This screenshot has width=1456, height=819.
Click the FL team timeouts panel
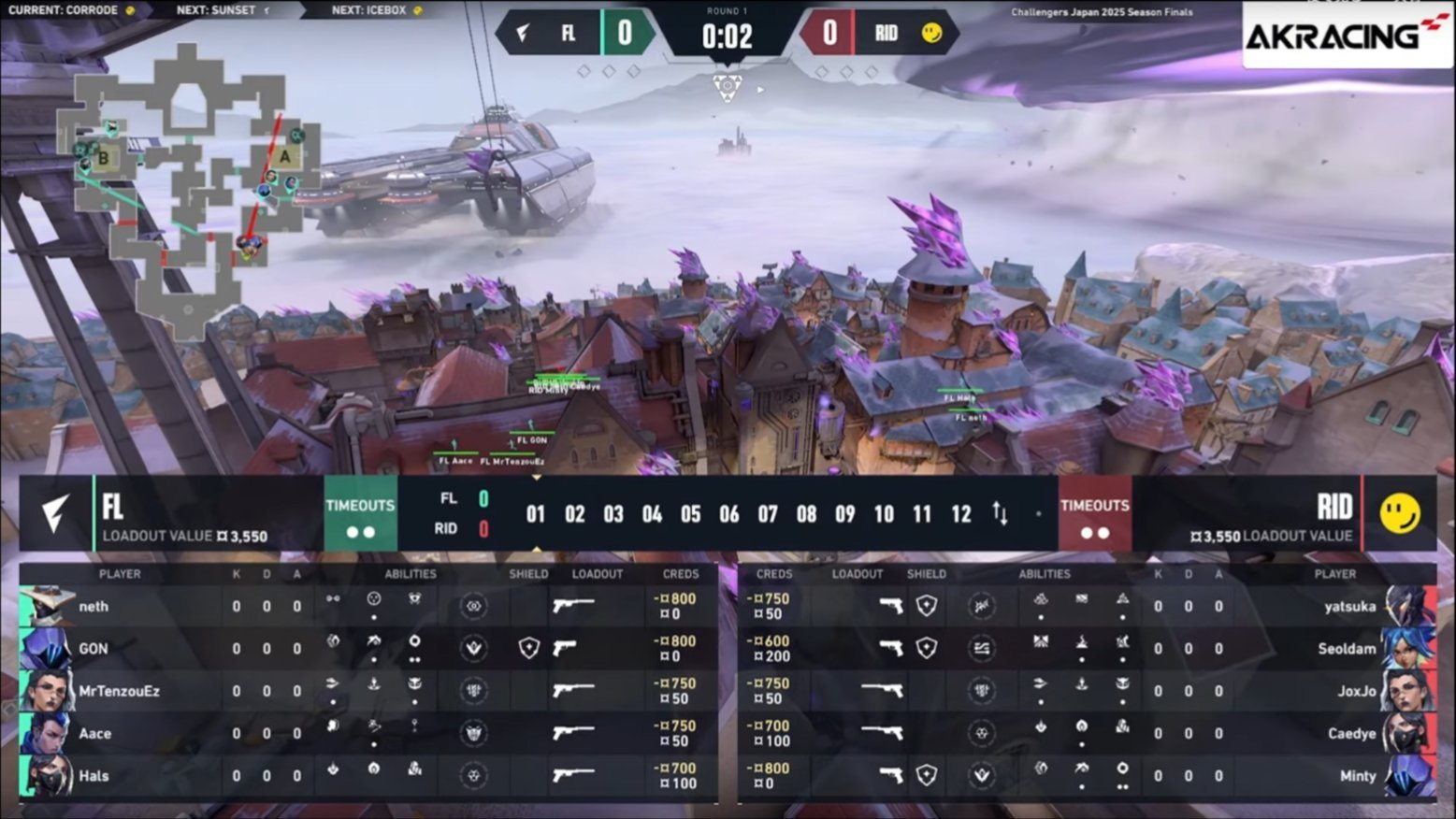coord(360,515)
